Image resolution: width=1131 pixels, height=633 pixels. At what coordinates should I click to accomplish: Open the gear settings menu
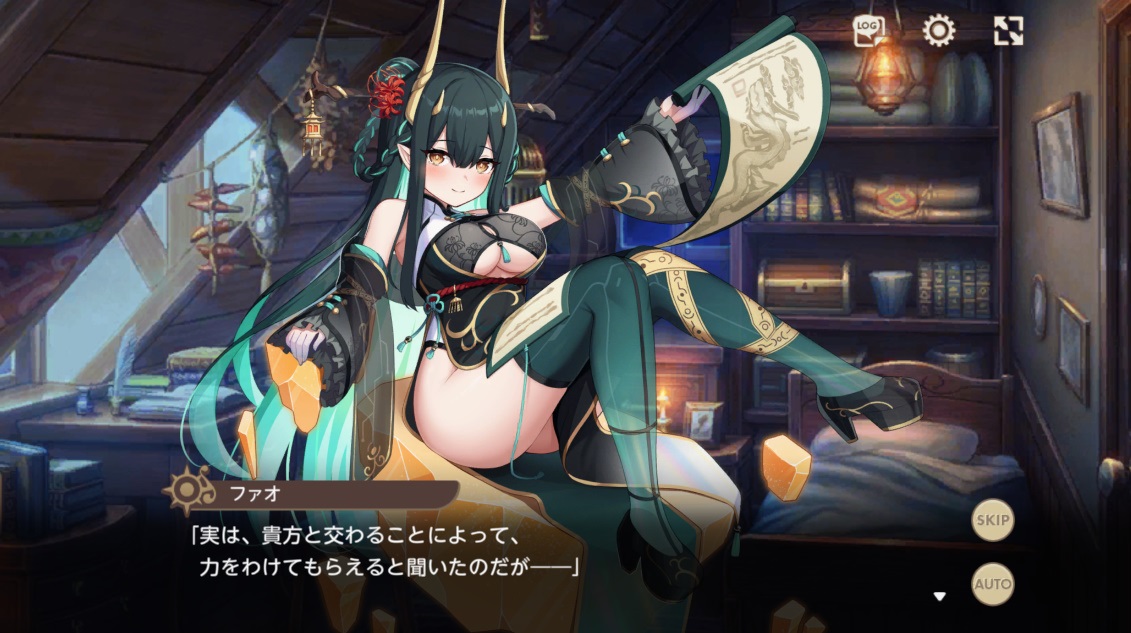click(x=938, y=31)
